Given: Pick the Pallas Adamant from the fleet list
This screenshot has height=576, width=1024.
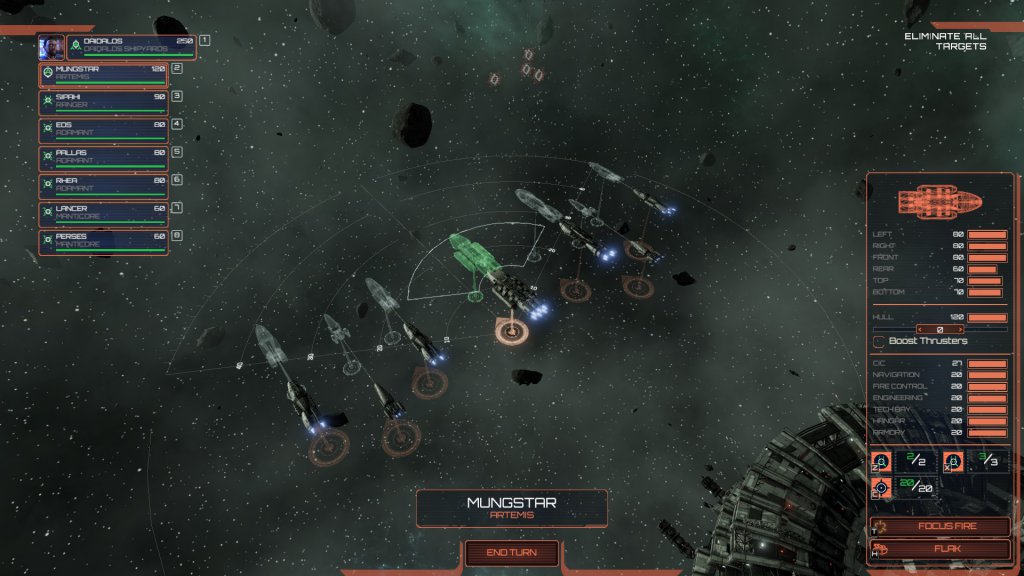Looking at the screenshot, I should [x=104, y=158].
